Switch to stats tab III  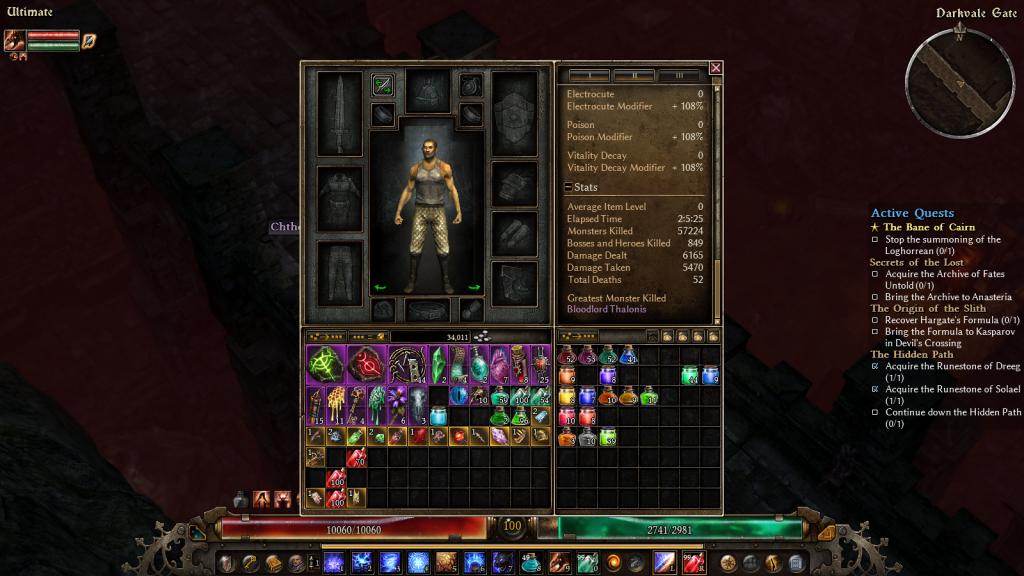click(x=679, y=76)
